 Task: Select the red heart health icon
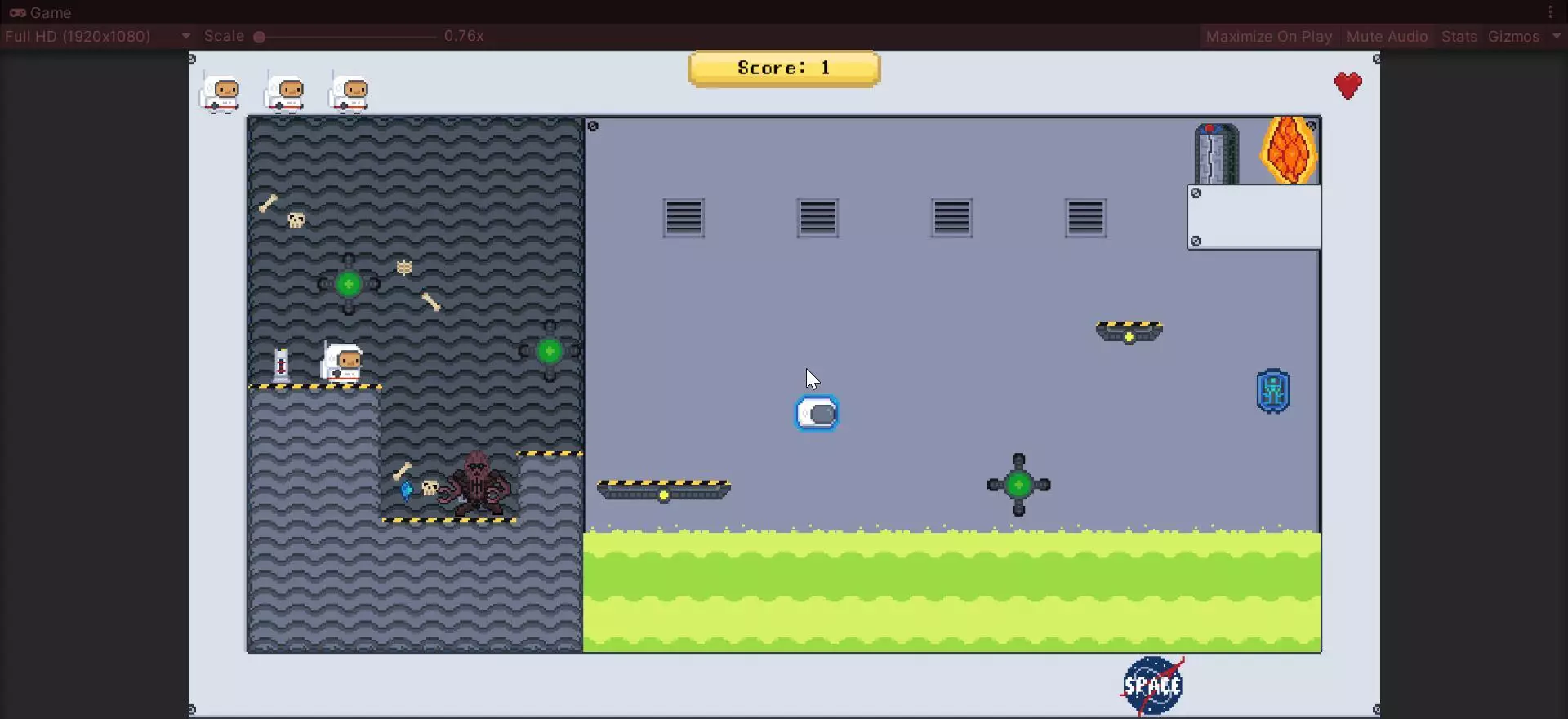pos(1347,85)
